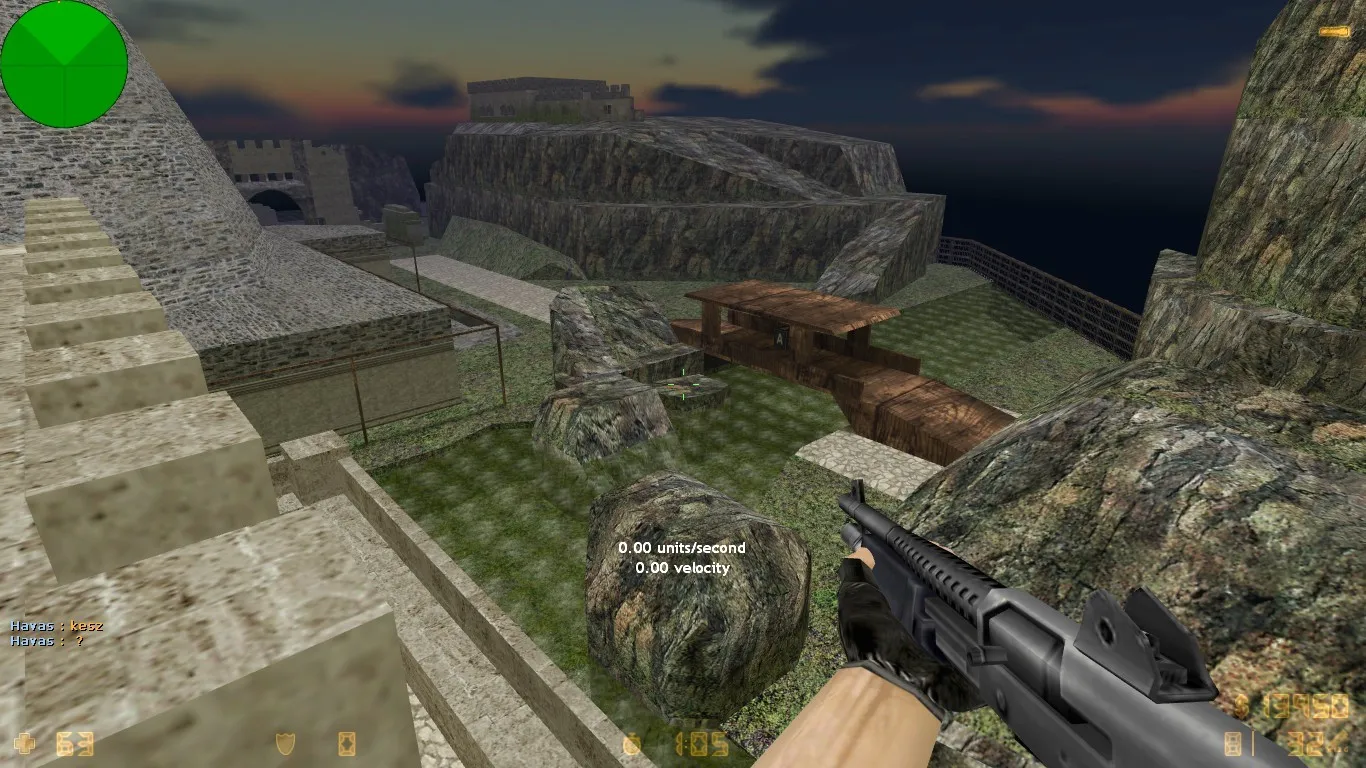This screenshot has height=768, width=1366.
Task: Click the crosshair at screen center
Action: click(683, 384)
